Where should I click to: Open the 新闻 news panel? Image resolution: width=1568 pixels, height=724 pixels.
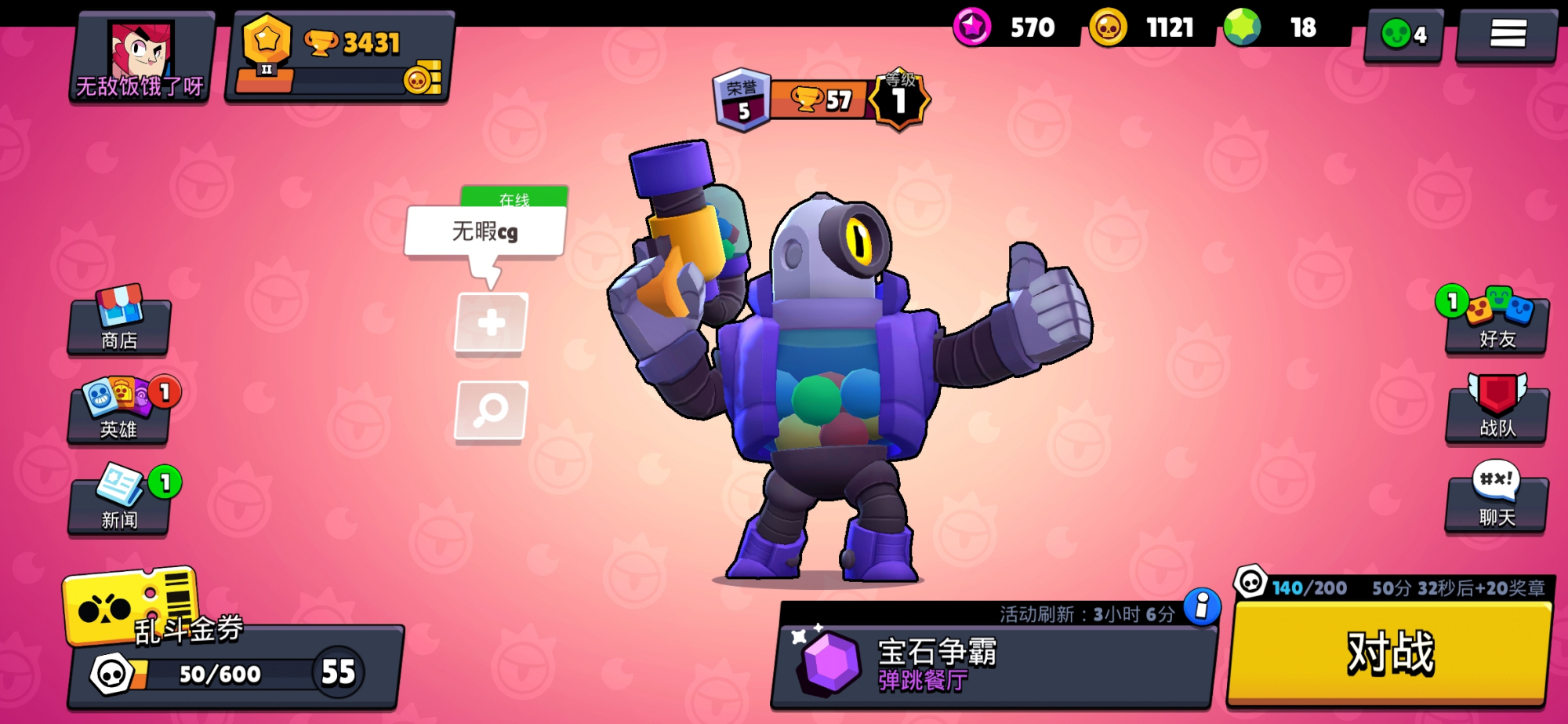119,500
